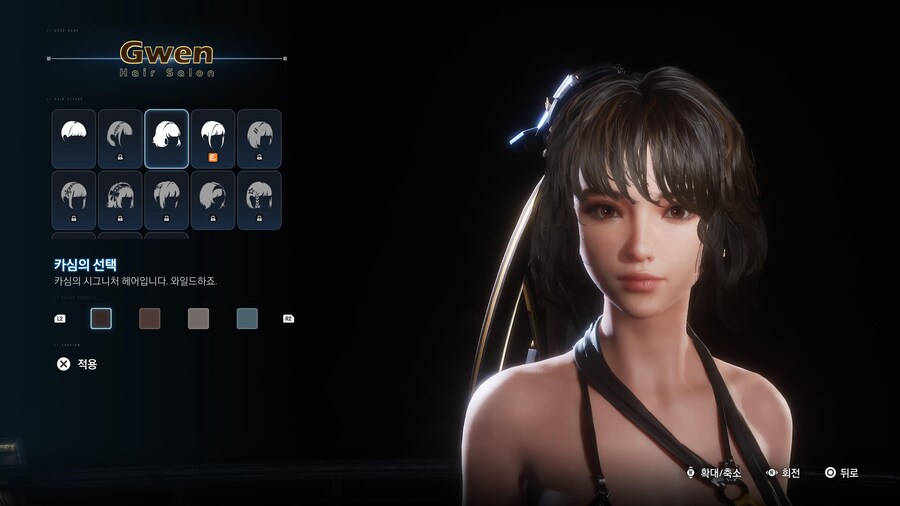Choose the short bowl-cut hairstyle without a lock

coord(74,138)
